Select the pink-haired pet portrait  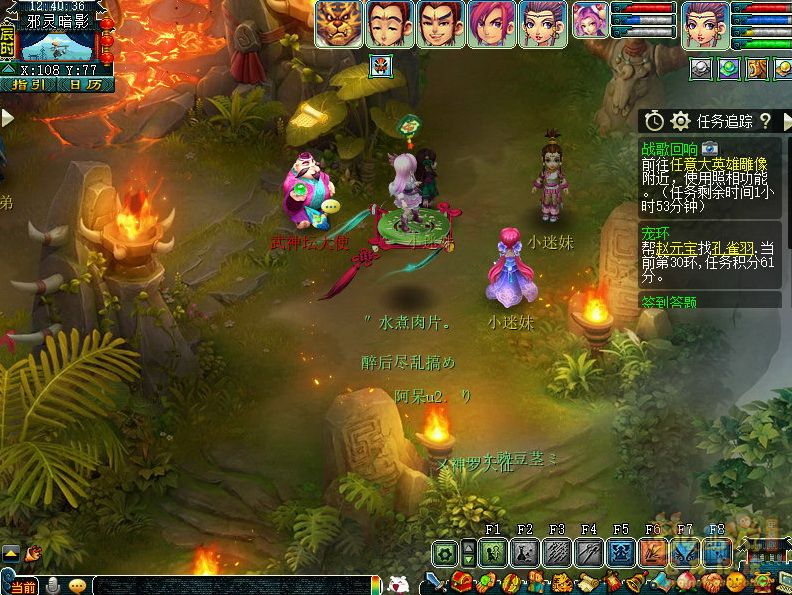[x=590, y=21]
